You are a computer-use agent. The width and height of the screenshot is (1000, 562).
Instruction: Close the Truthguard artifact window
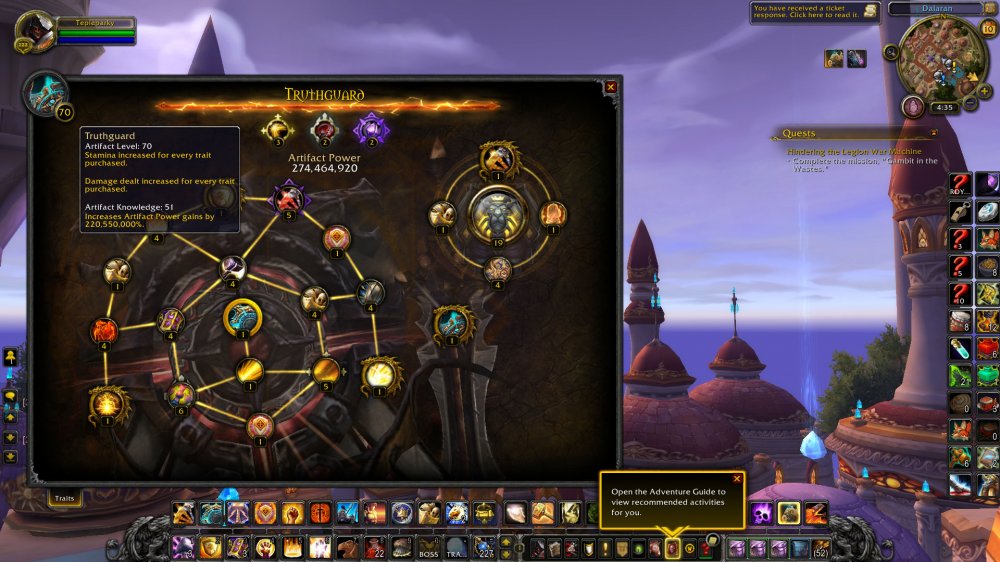pos(610,88)
